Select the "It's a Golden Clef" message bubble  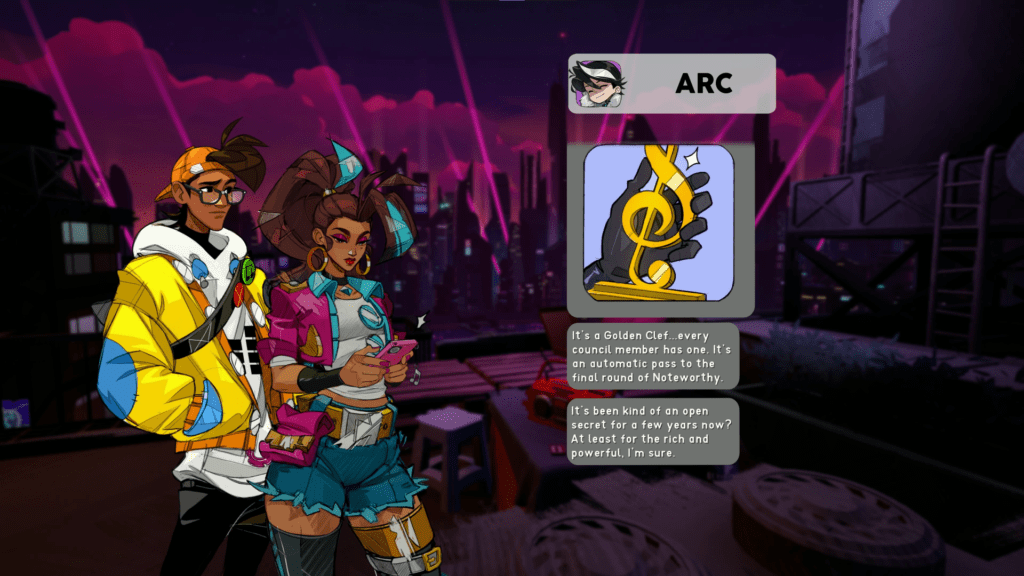[653, 356]
